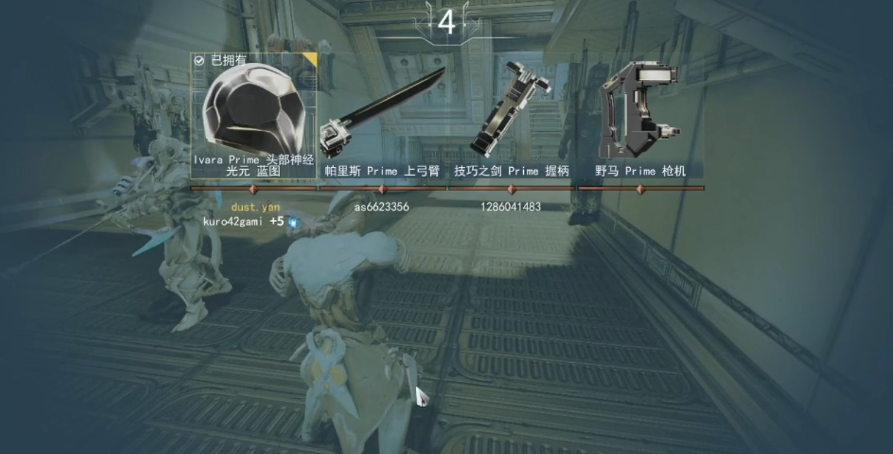The width and height of the screenshot is (893, 454).
Task: Choose the 帕里斯 Prime 上弓臂 reward
Action: click(383, 115)
